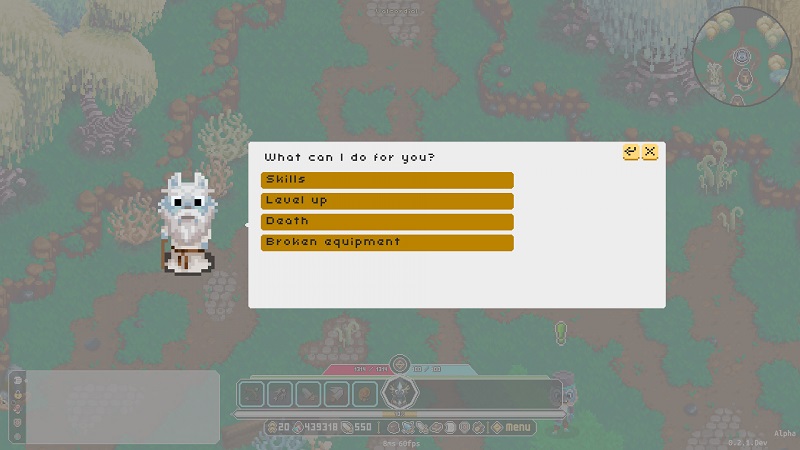Pick the Broken equipment option
Viewport: 800px width, 450px height.
coord(386,243)
